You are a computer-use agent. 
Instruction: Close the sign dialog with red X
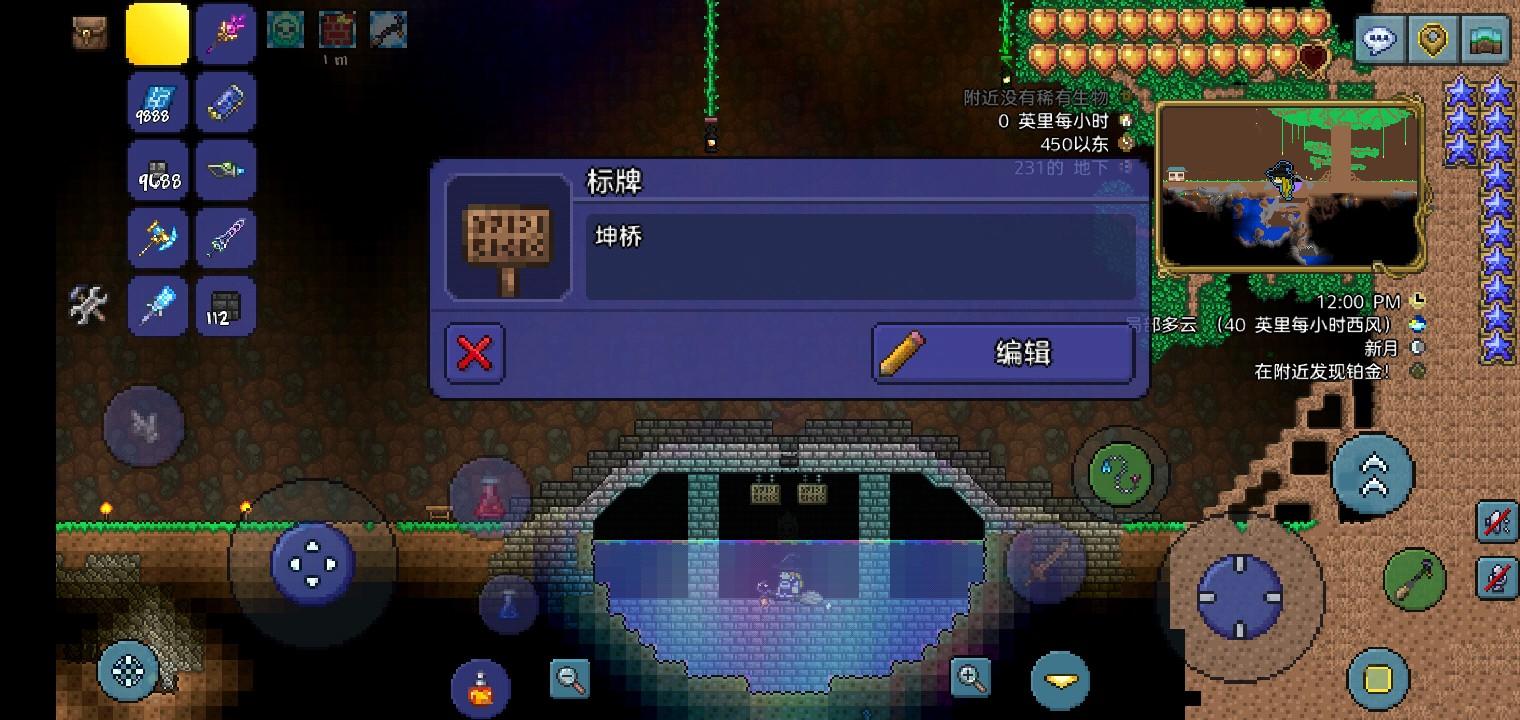click(474, 353)
